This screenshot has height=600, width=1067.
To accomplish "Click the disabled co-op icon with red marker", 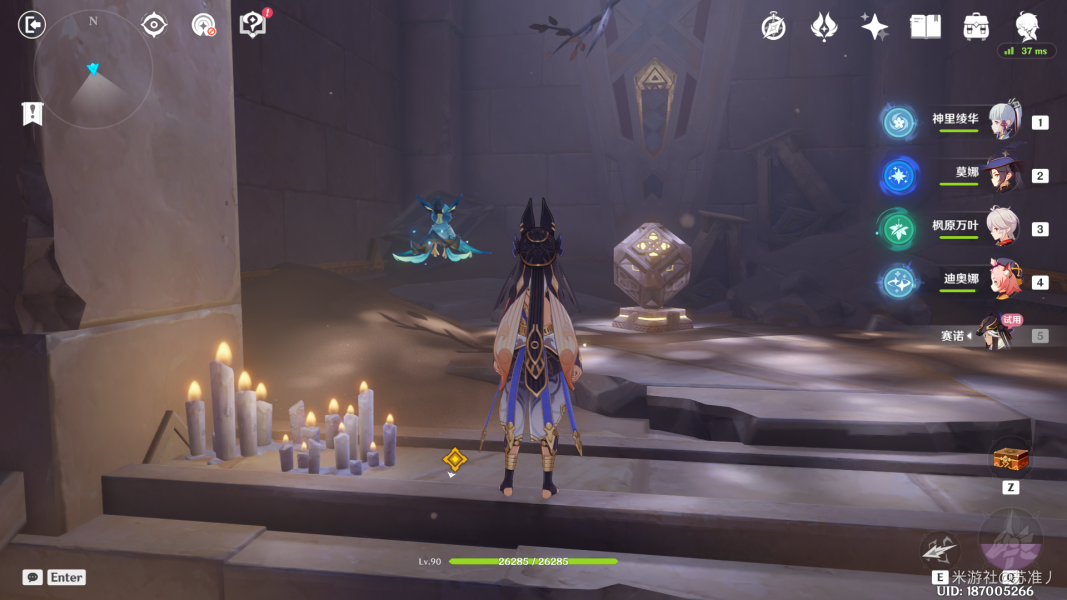I will [203, 25].
